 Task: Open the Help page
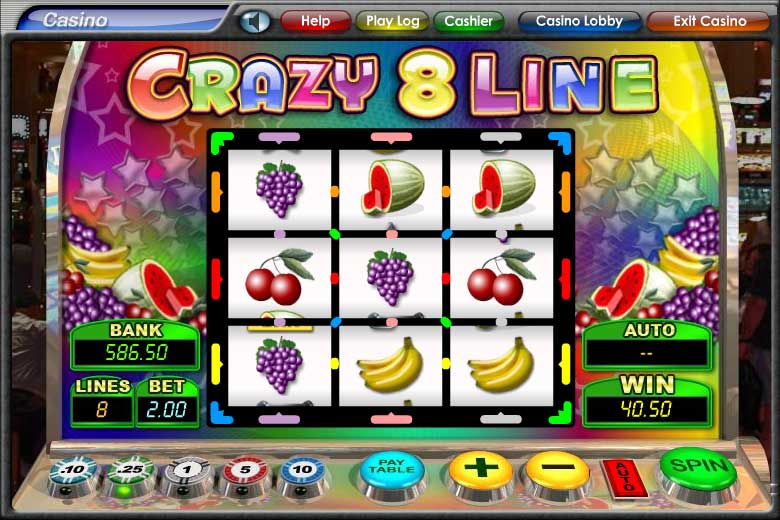click(315, 21)
